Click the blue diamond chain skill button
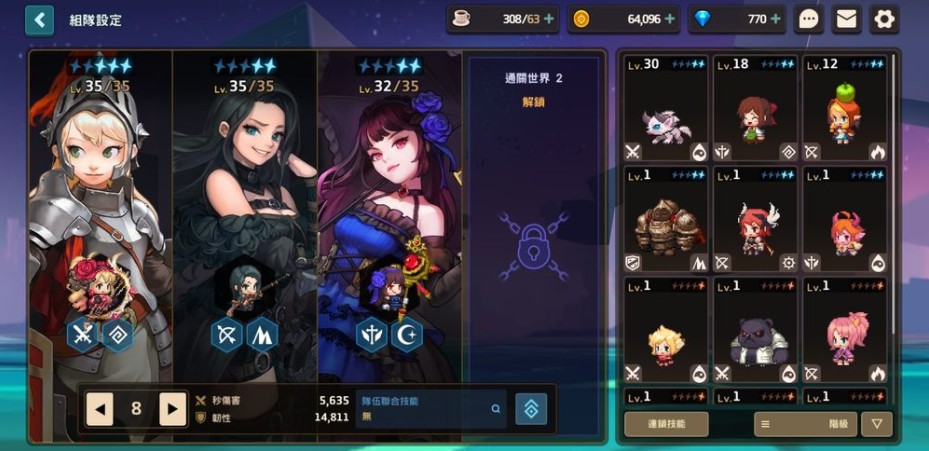 tap(531, 408)
